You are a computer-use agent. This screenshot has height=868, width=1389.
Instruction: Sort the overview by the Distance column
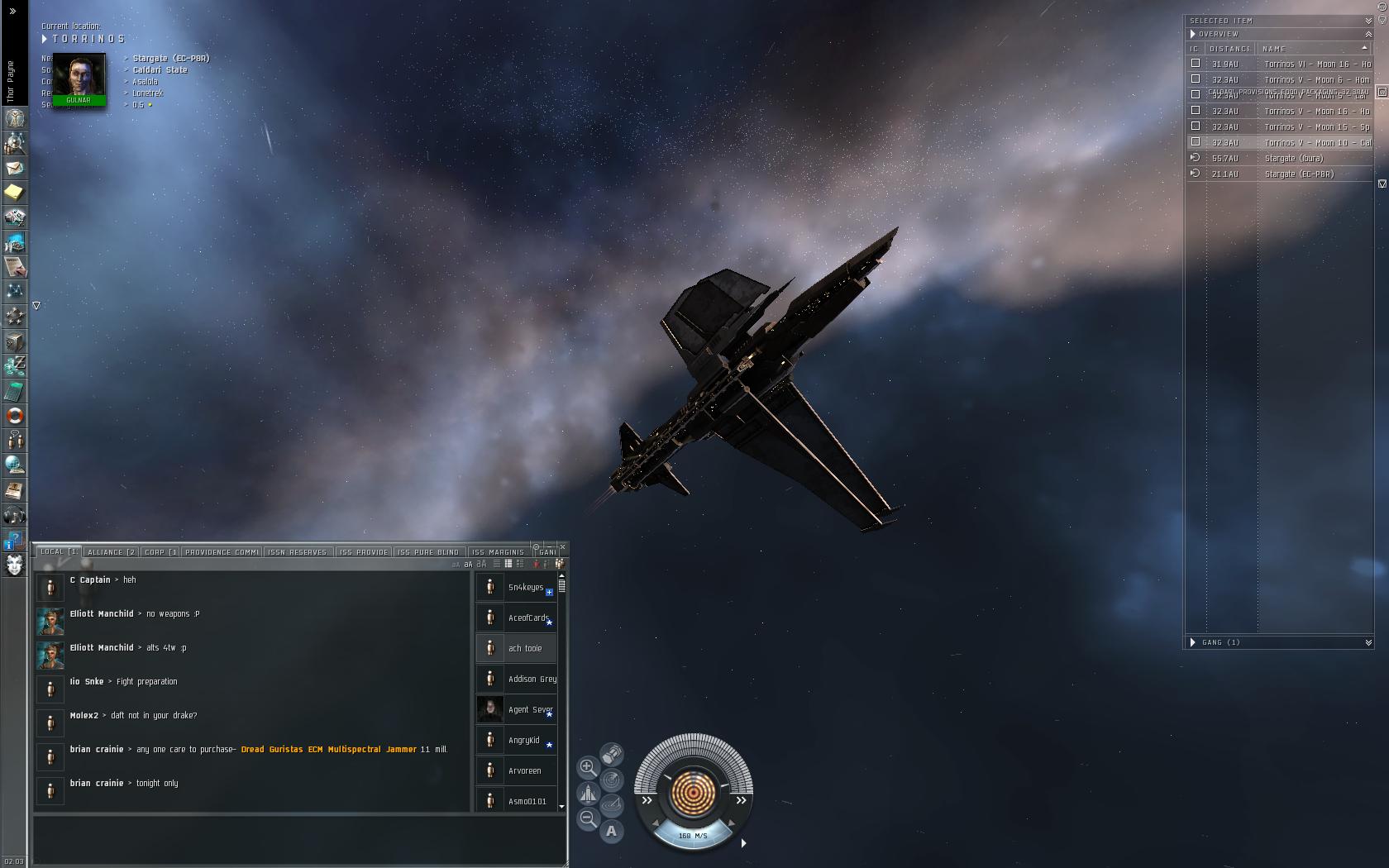point(1229,49)
